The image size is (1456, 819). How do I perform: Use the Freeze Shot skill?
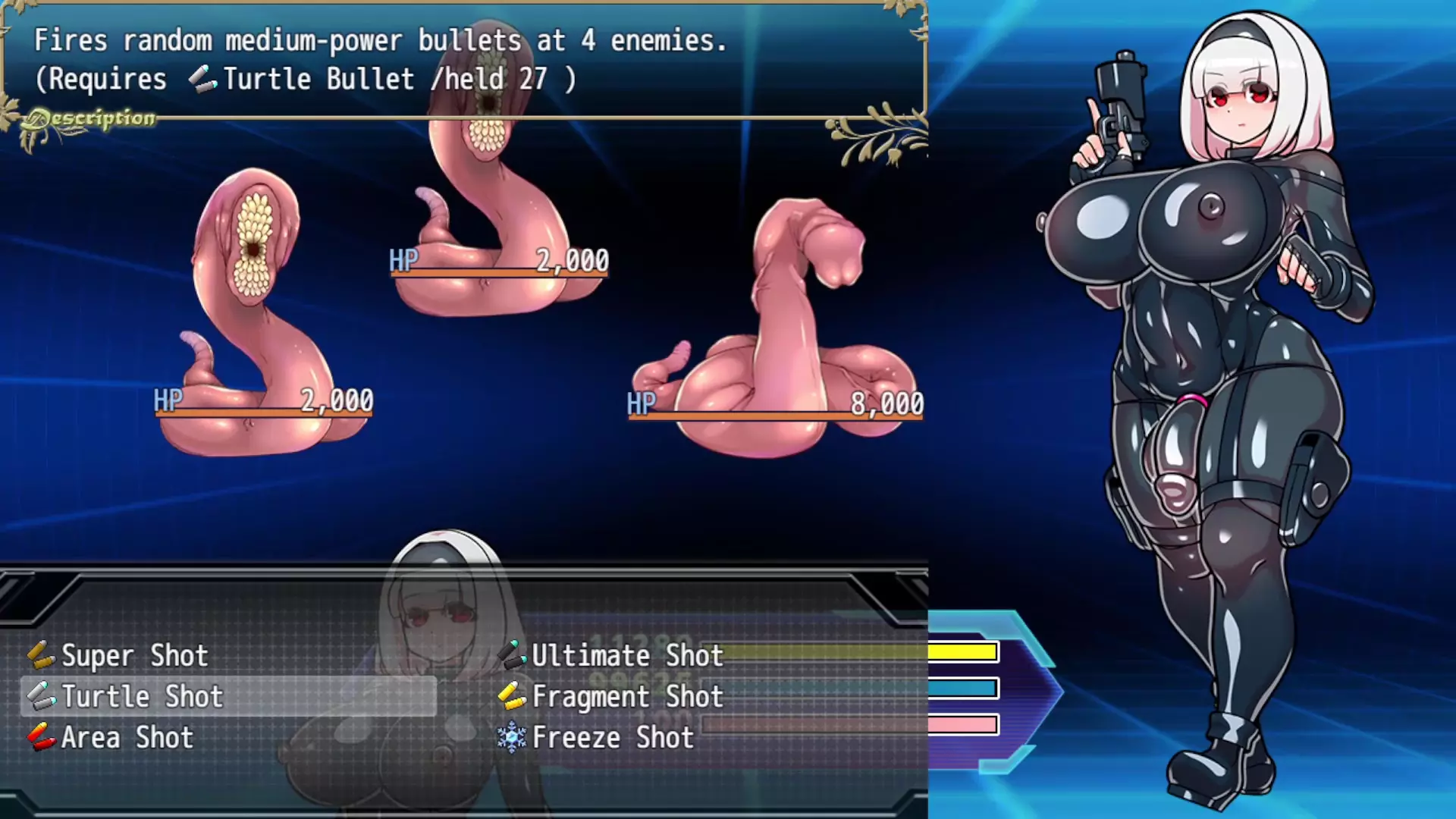[613, 738]
